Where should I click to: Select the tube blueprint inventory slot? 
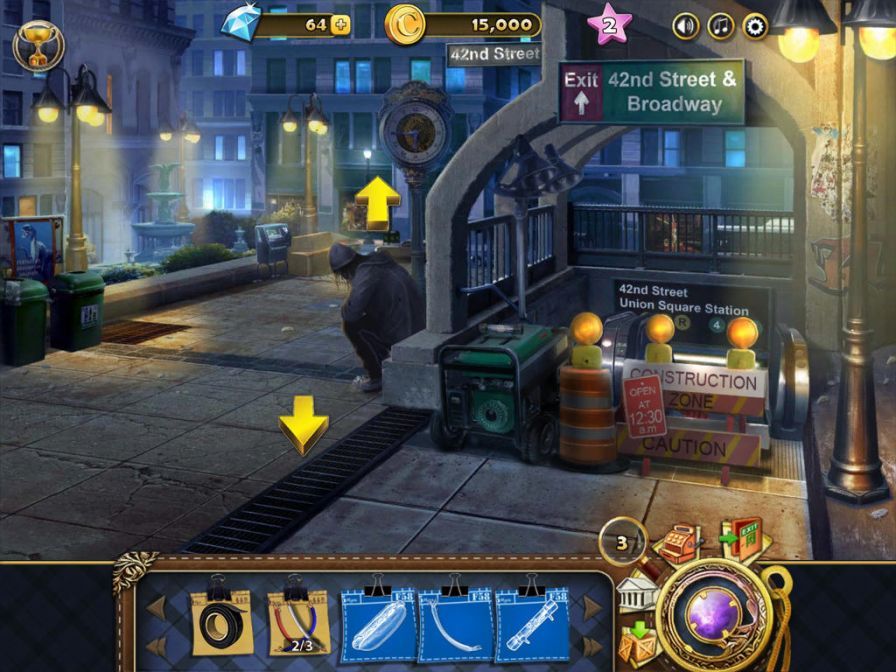(x=531, y=622)
